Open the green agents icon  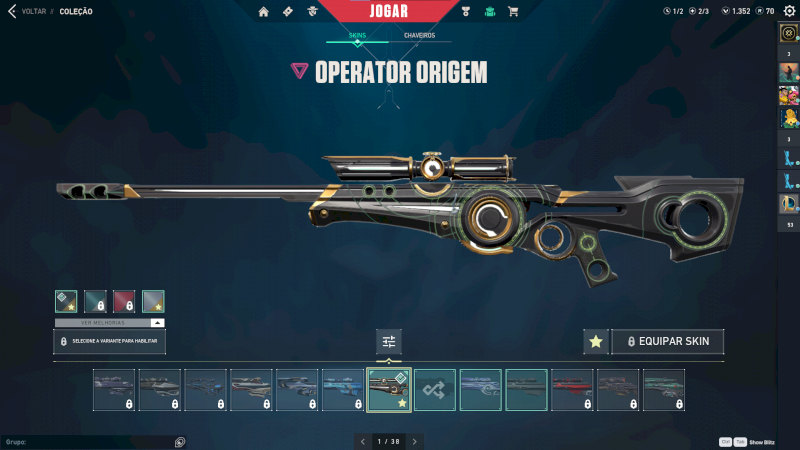pyautogui.click(x=489, y=12)
